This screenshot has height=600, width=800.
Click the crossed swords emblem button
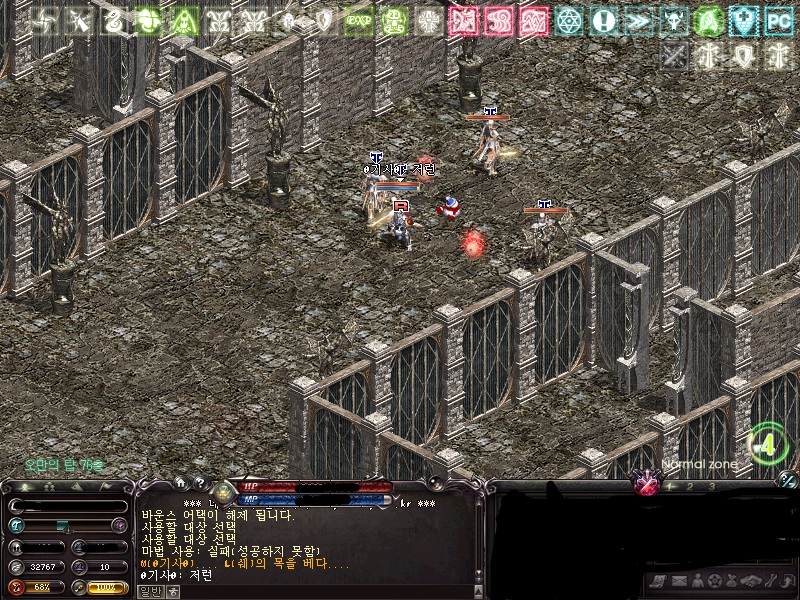(647, 486)
